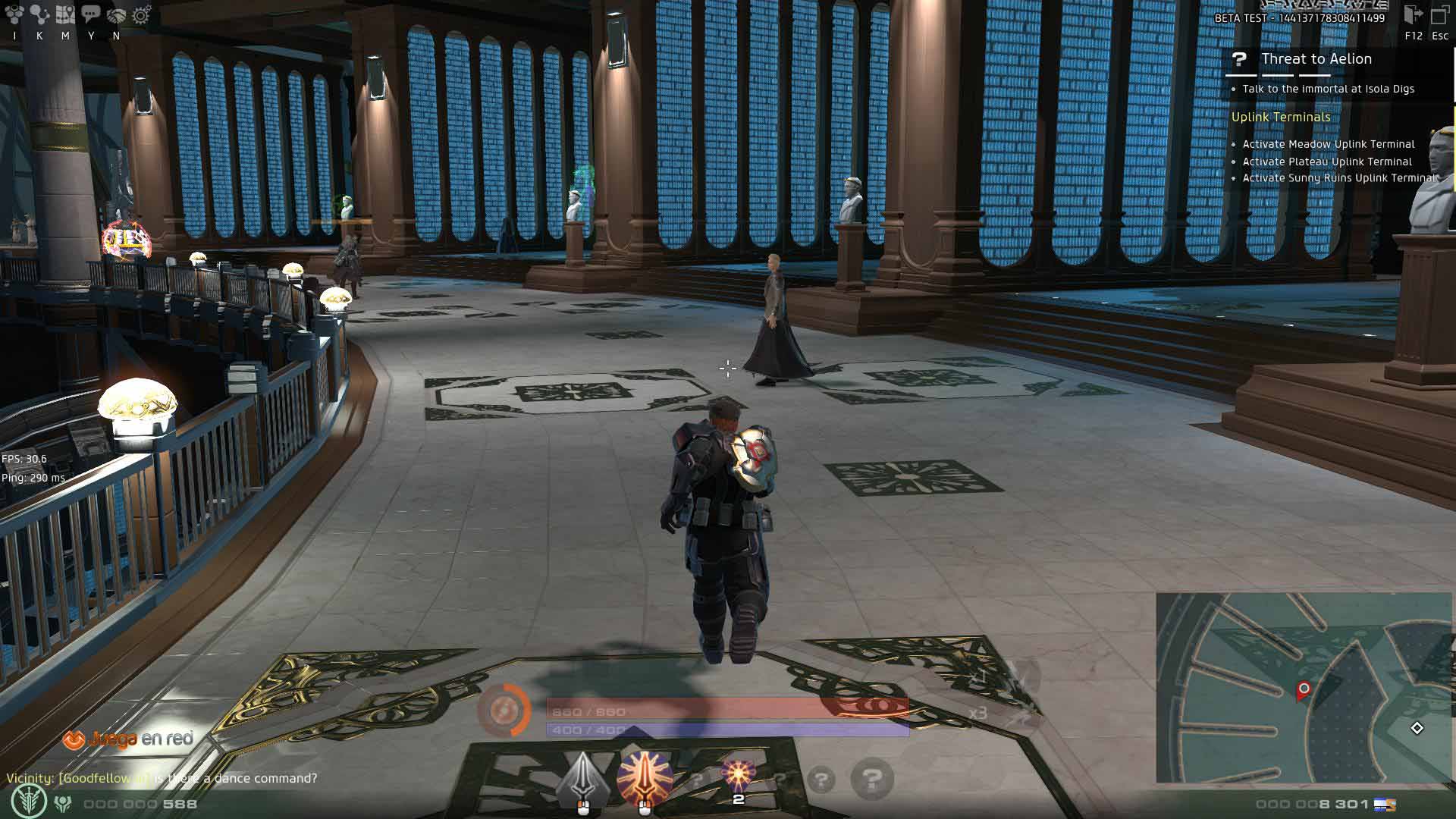Open the skill atlas node icon

[x=39, y=14]
